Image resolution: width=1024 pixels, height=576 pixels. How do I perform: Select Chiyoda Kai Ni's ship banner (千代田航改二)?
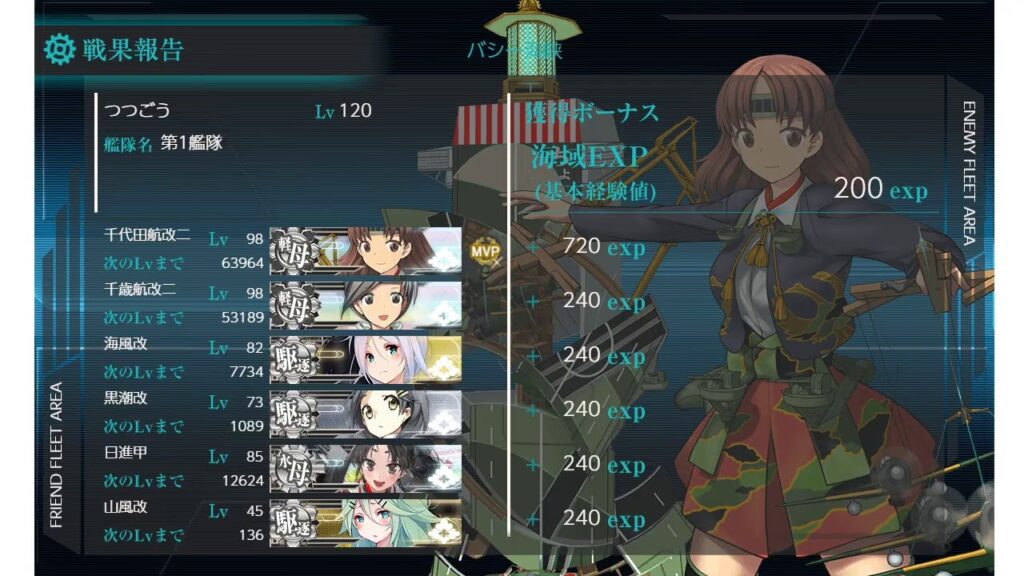click(366, 249)
